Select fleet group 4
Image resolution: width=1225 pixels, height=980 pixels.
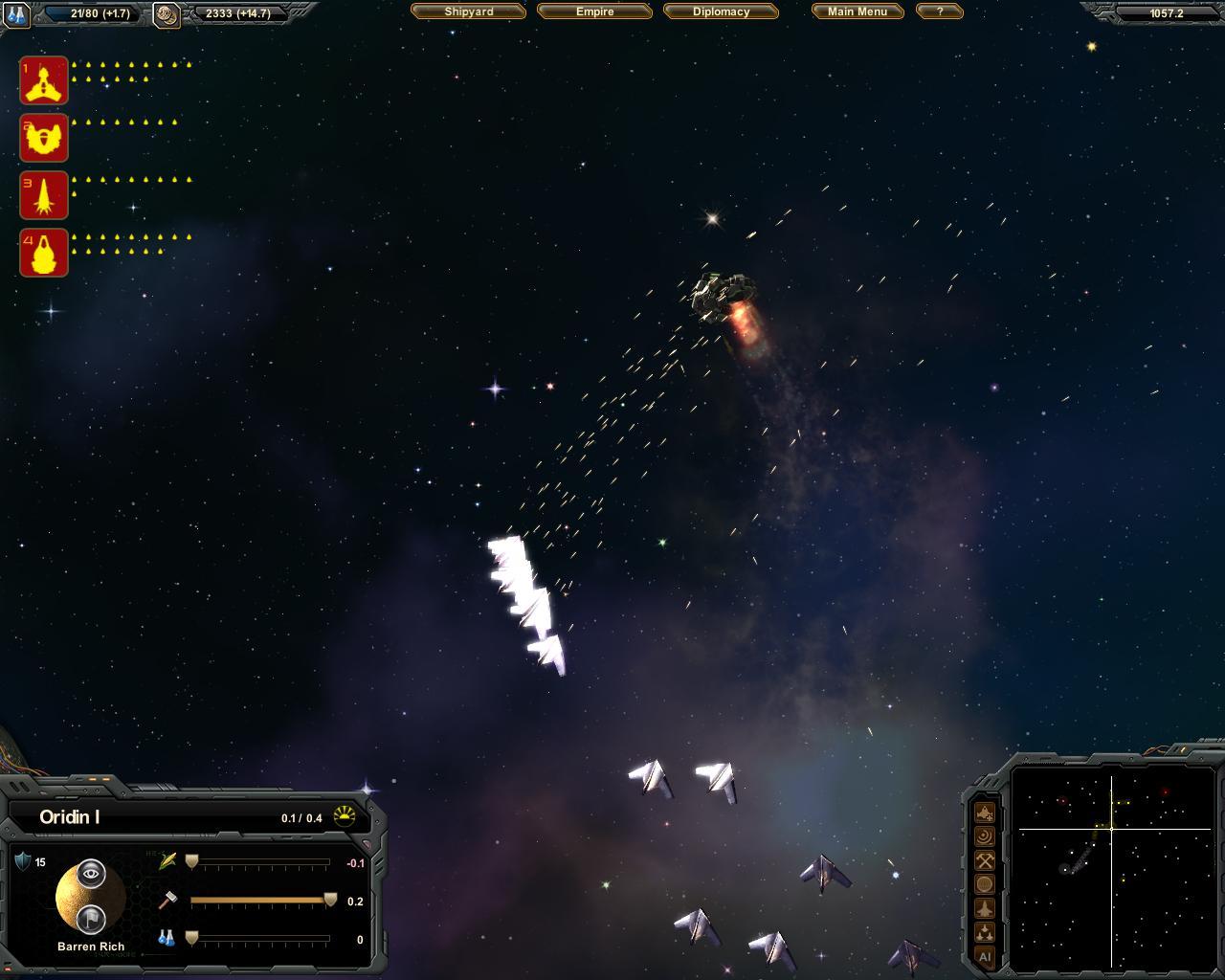click(44, 253)
